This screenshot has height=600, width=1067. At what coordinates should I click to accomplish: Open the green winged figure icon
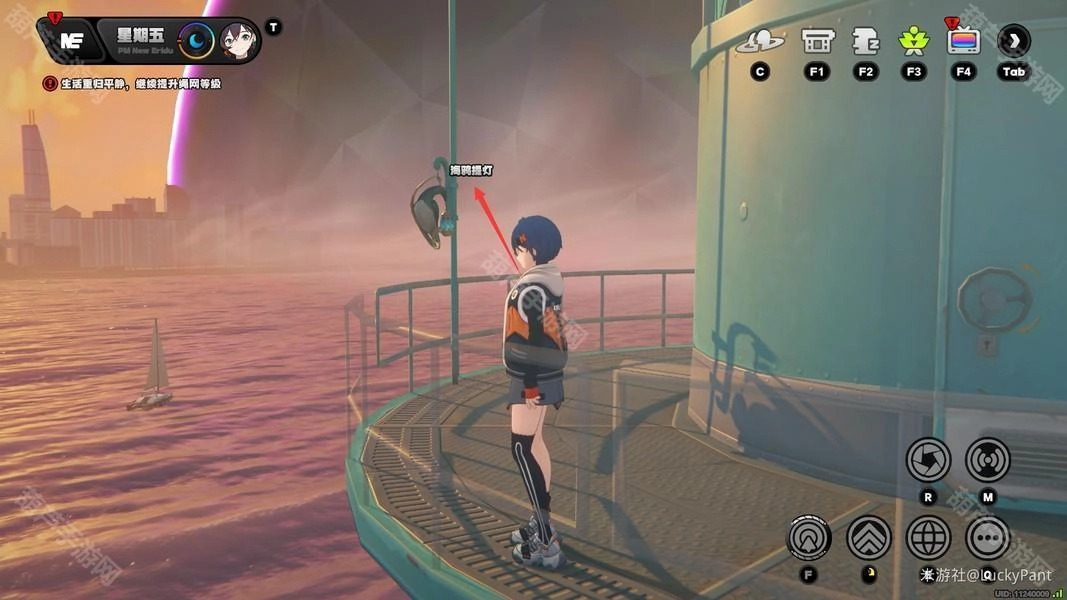coord(913,41)
